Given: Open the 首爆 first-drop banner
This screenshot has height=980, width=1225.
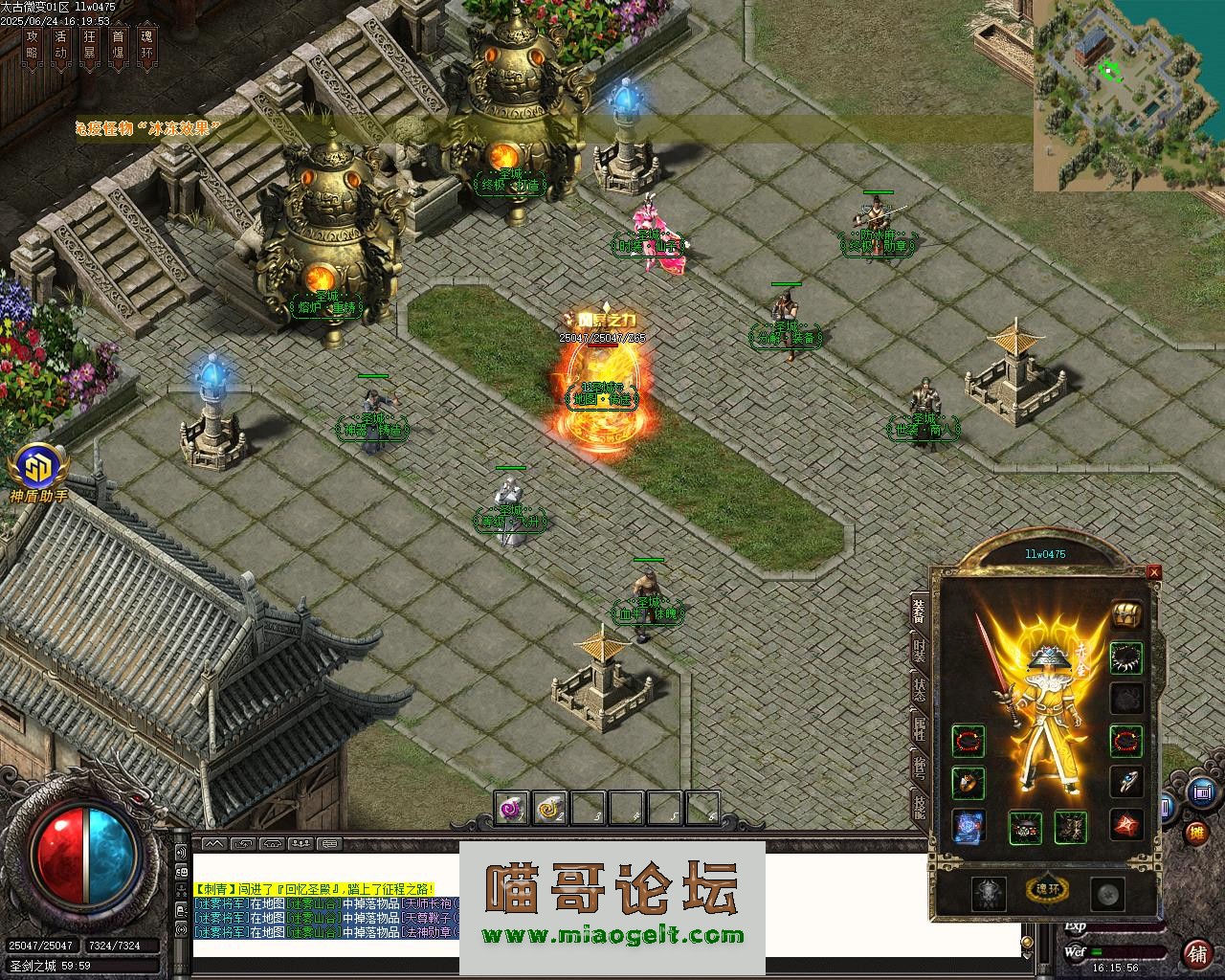Looking at the screenshot, I should tap(118, 45).
